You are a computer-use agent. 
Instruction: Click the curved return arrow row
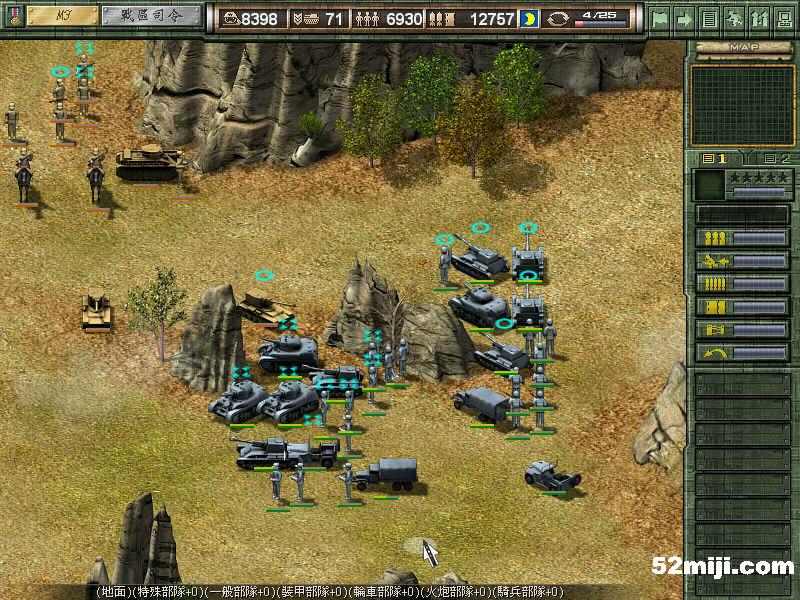point(742,353)
